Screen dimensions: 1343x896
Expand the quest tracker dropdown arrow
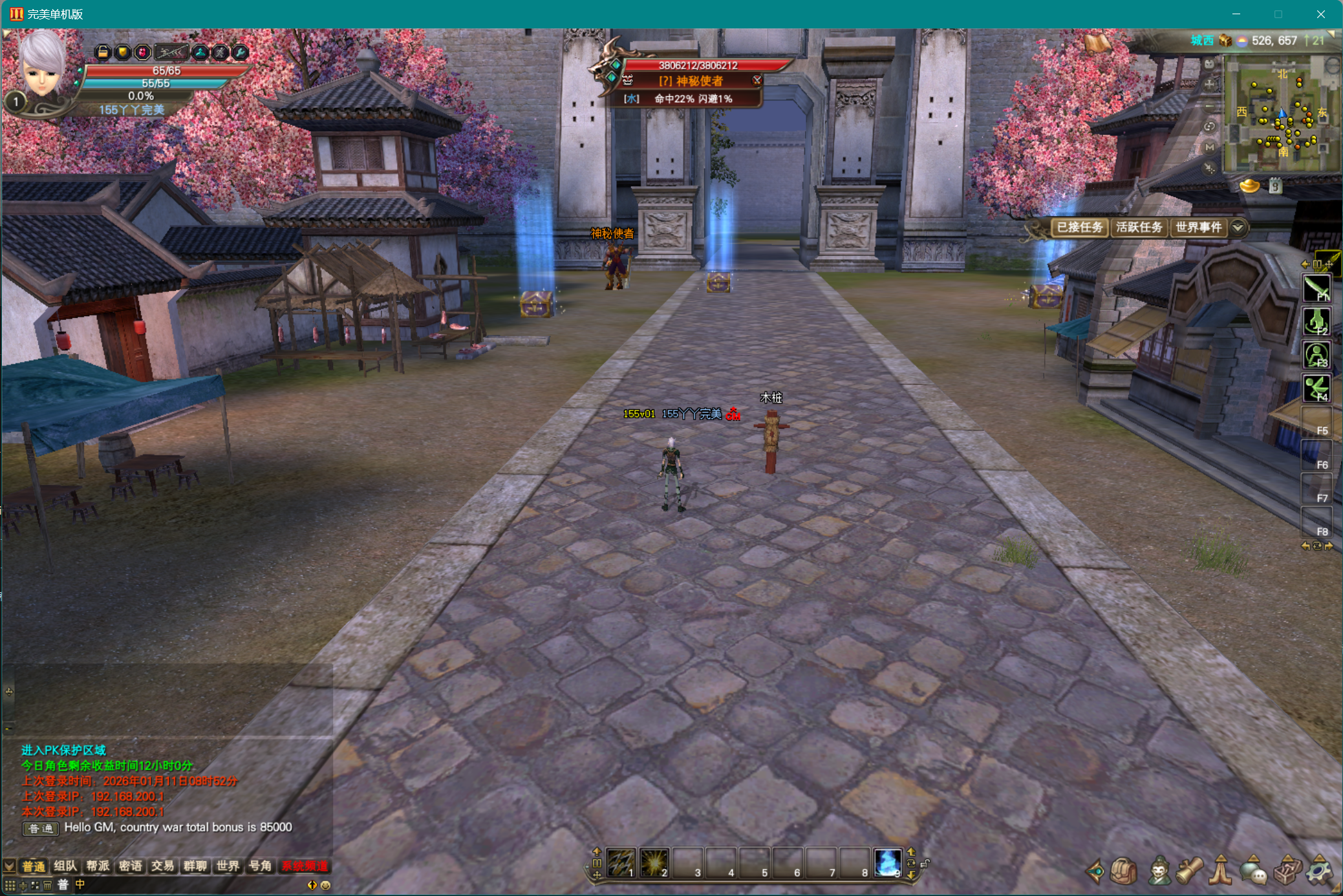point(1238,228)
